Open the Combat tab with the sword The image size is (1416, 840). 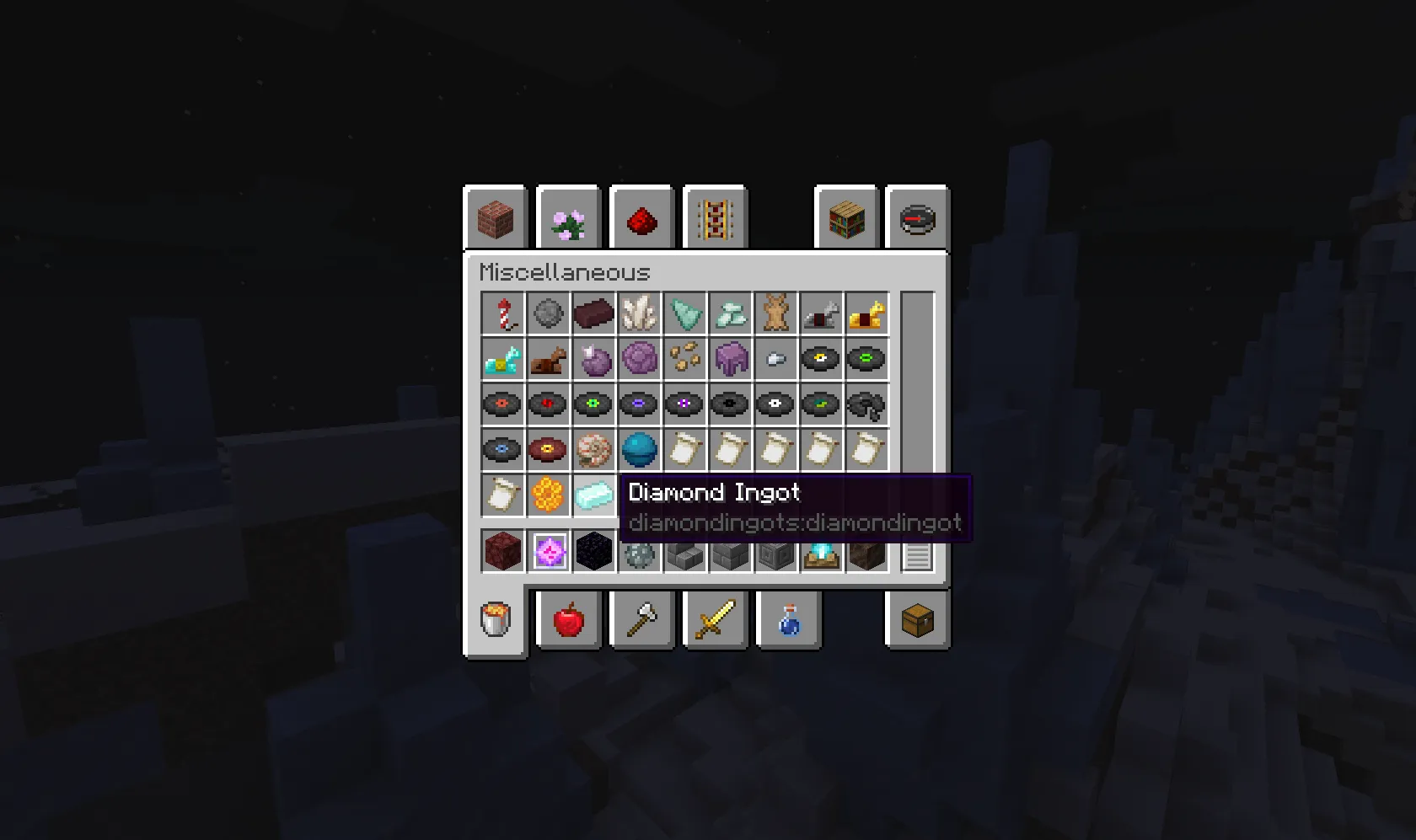(x=714, y=619)
